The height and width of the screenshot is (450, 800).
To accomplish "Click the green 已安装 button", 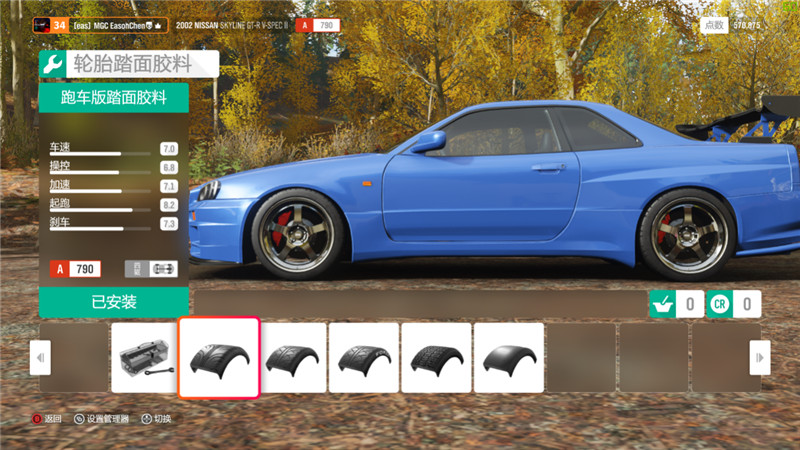I will pyautogui.click(x=114, y=302).
